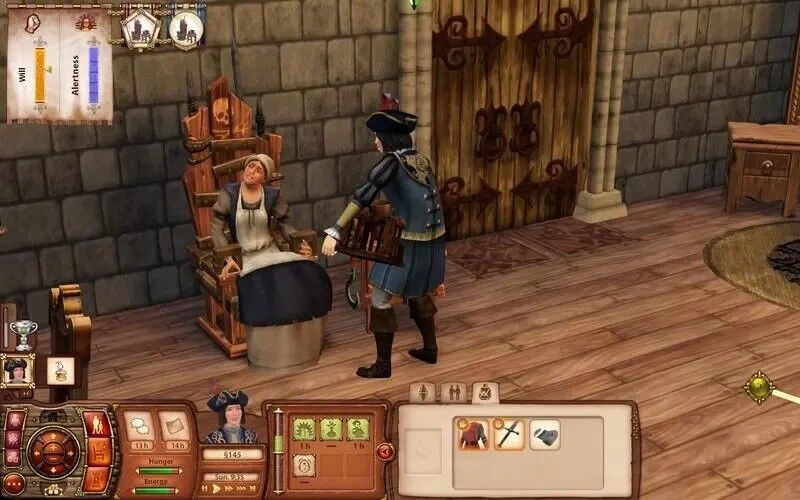Click the egg-shaped buff icon
Image resolution: width=800 pixels, height=500 pixels.
pyautogui.click(x=304, y=465)
